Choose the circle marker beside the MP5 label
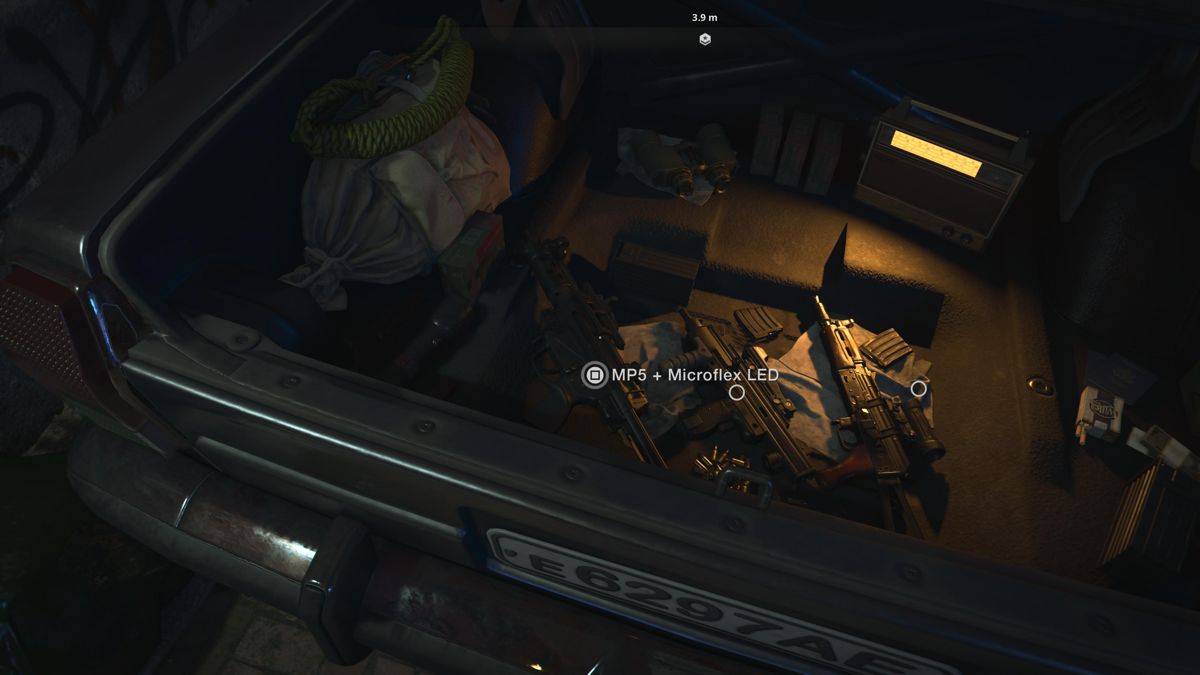 (737, 393)
